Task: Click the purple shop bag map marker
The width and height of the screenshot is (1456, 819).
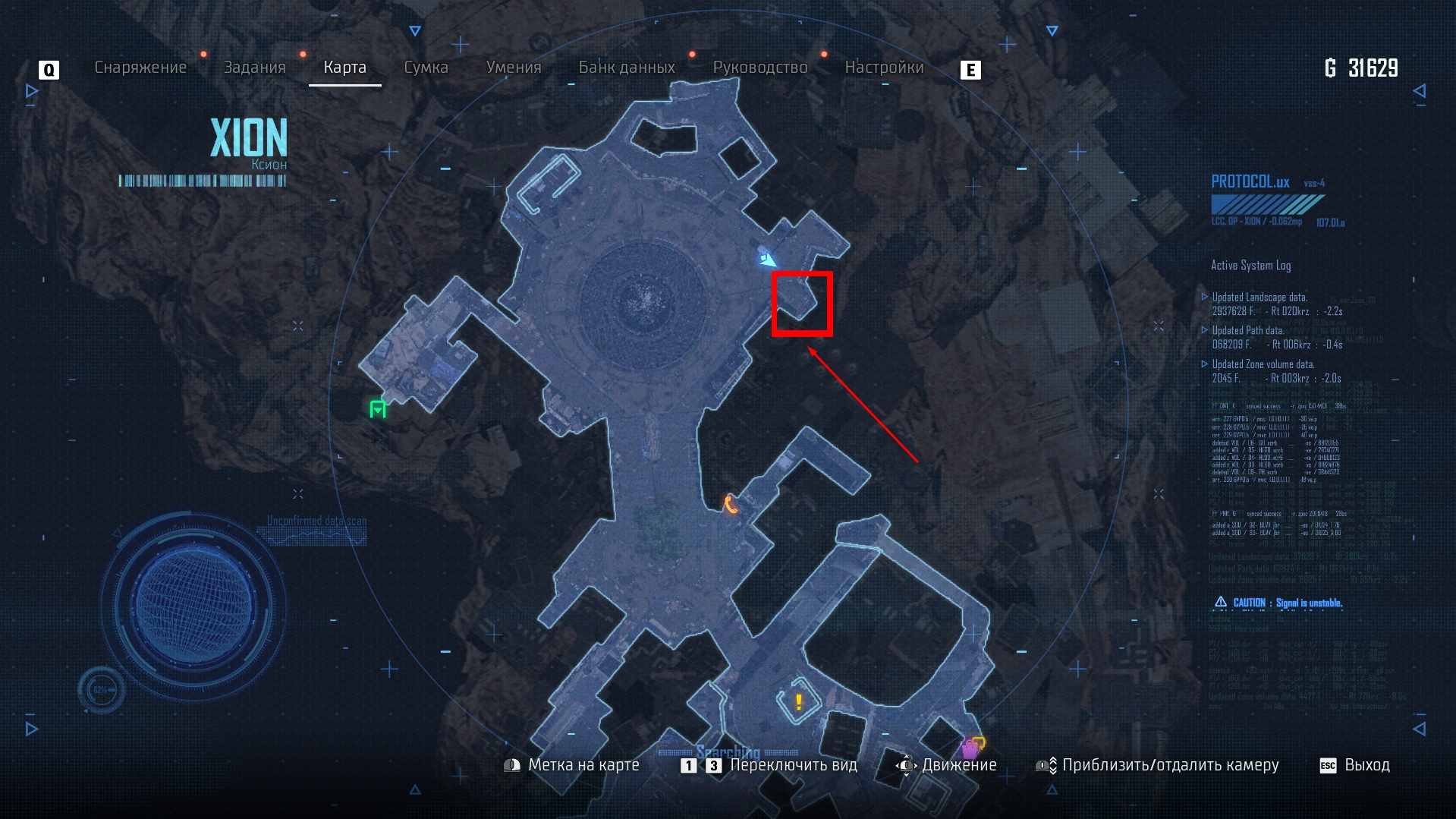Action: coord(970,748)
